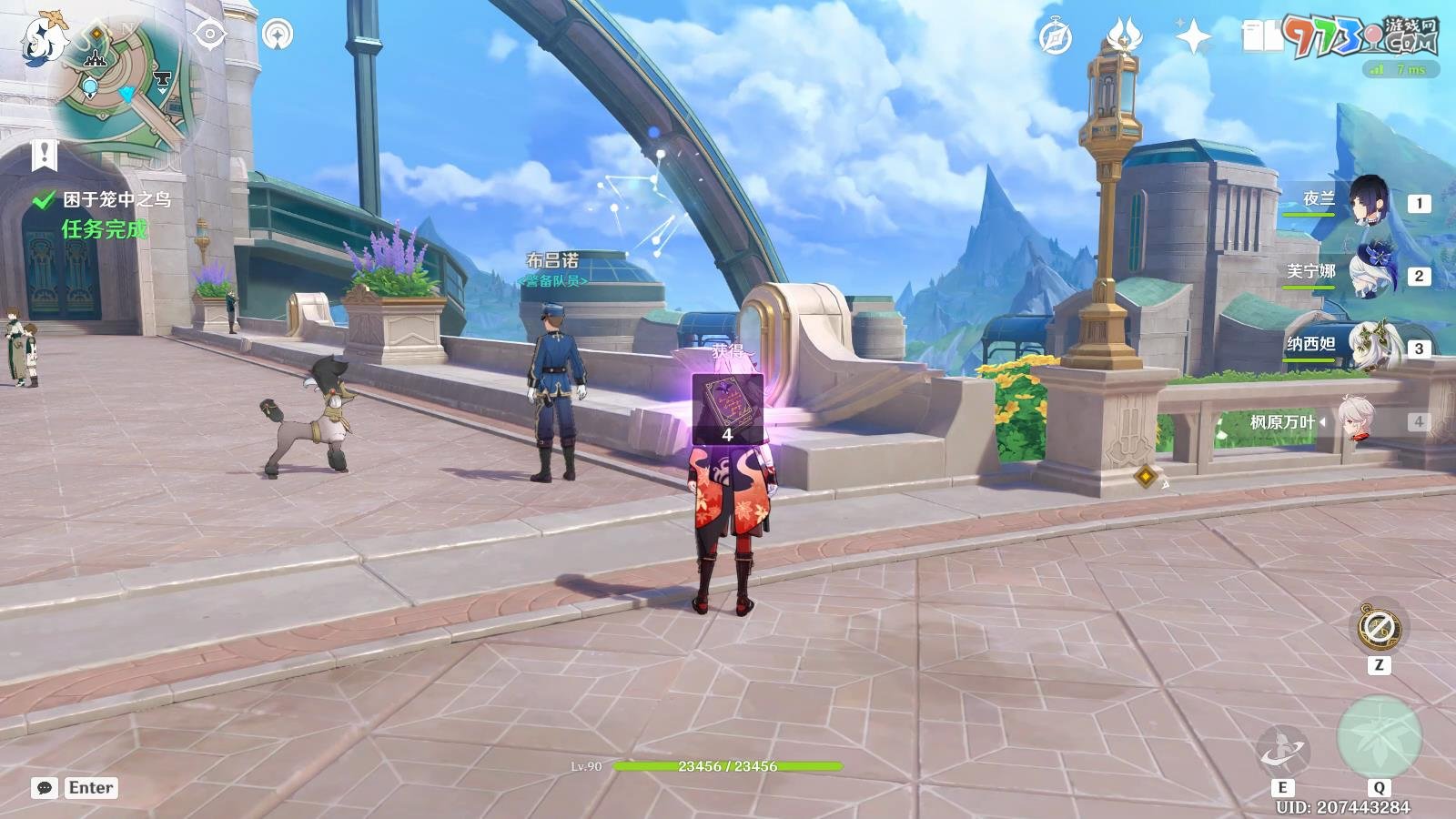
Task: Open the book-shaped handbook icon
Action: [x=1260, y=37]
